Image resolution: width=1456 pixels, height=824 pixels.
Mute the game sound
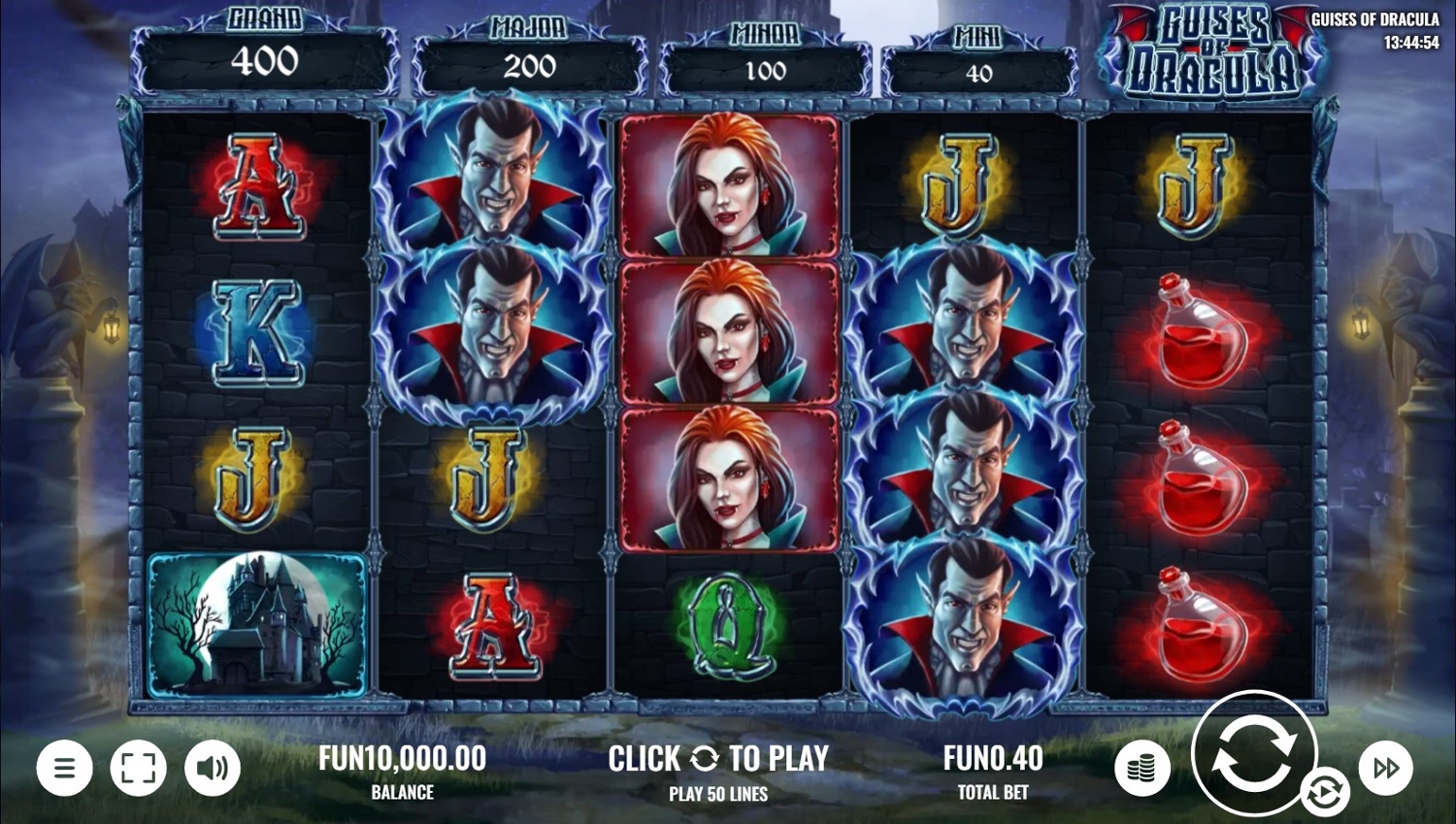212,768
